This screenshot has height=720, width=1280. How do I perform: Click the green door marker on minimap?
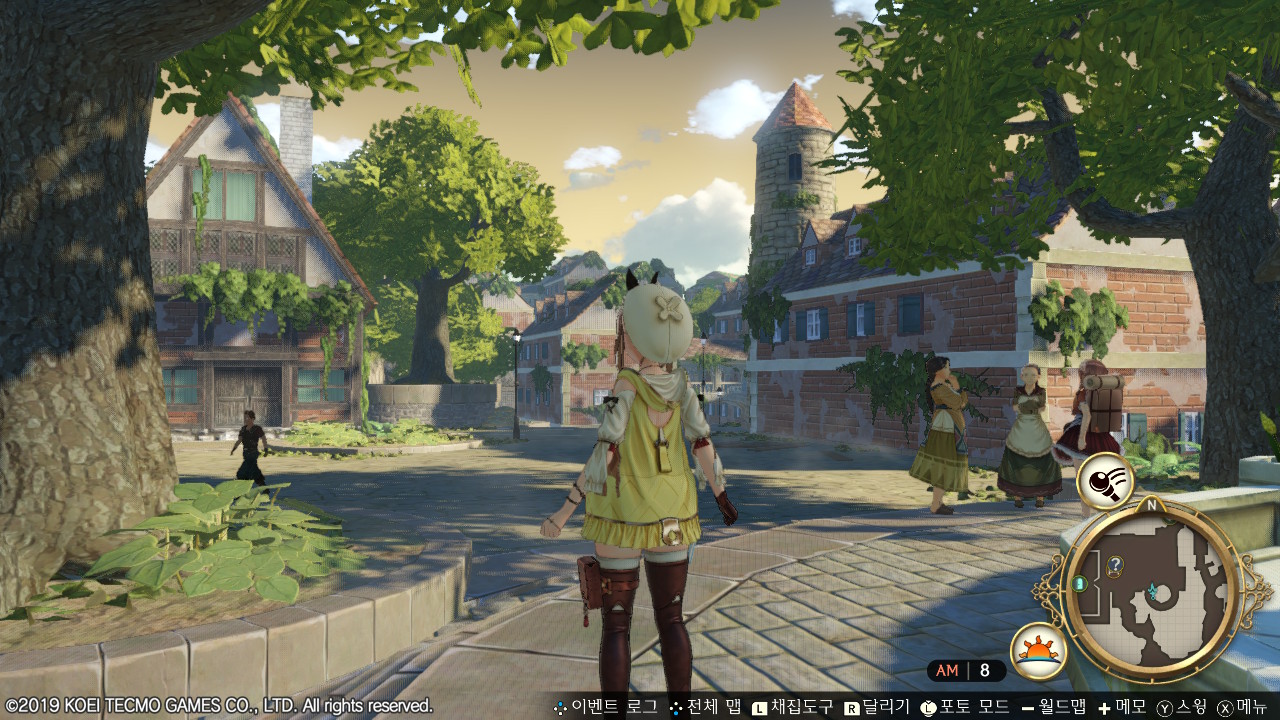click(1080, 583)
